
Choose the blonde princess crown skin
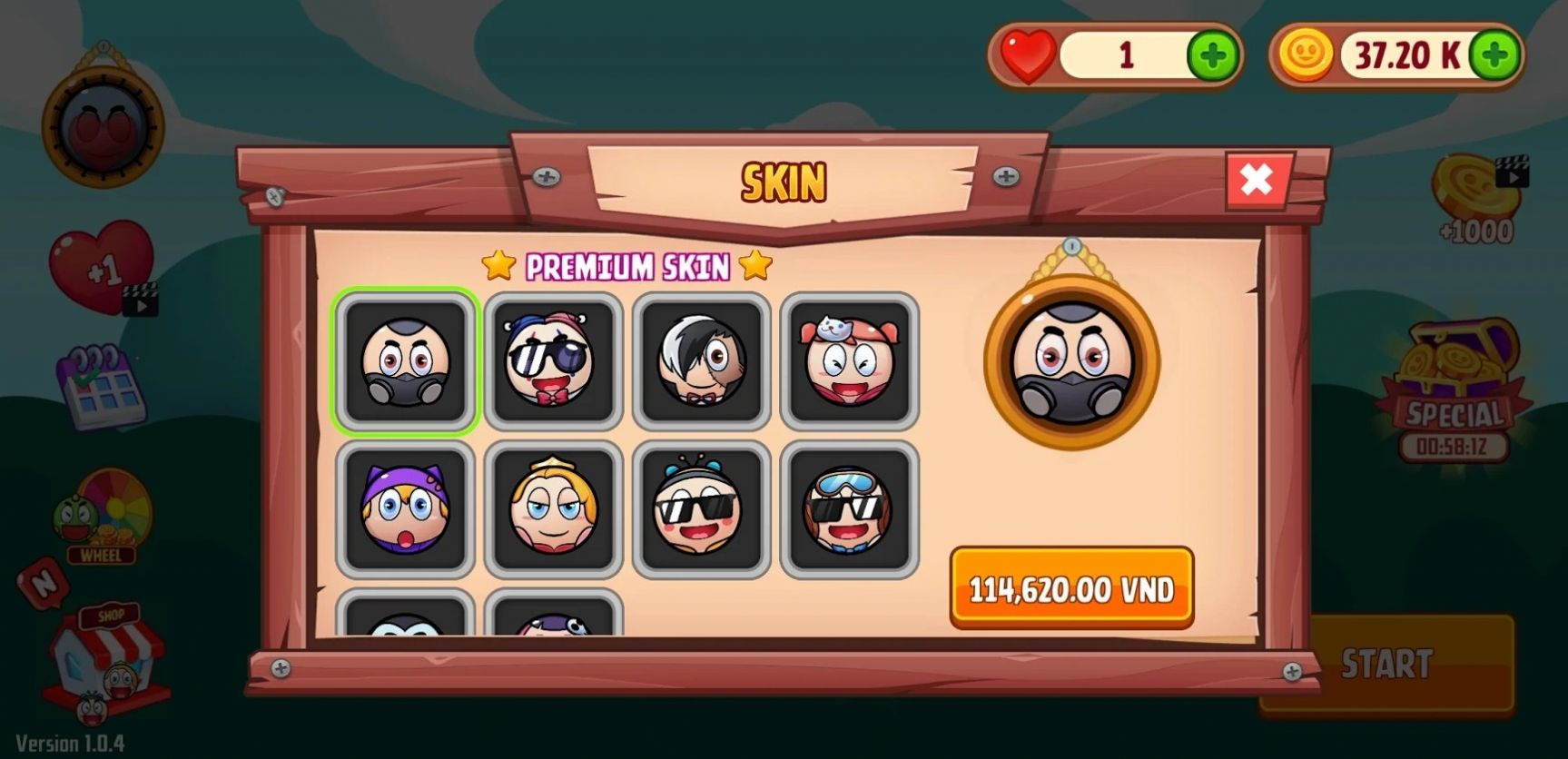pos(553,510)
